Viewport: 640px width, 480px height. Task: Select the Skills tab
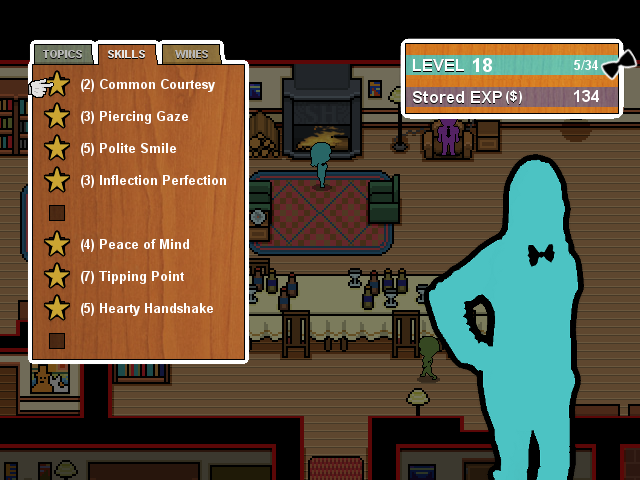(127, 54)
